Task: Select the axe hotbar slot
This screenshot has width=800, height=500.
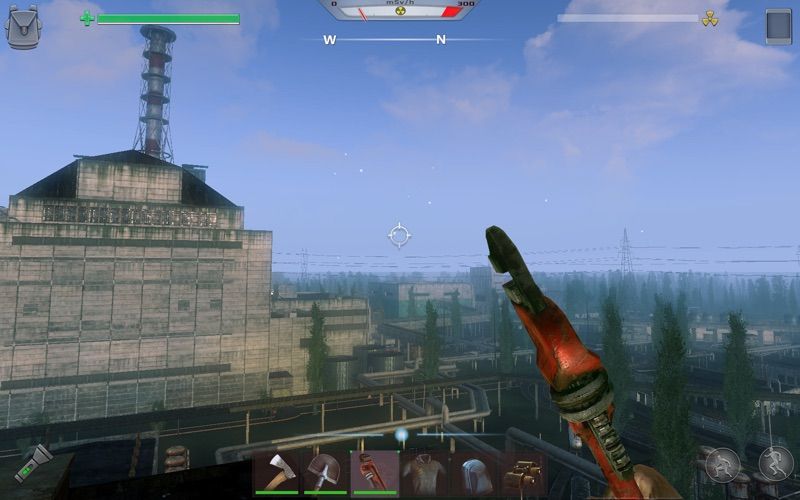Action: coord(277,472)
